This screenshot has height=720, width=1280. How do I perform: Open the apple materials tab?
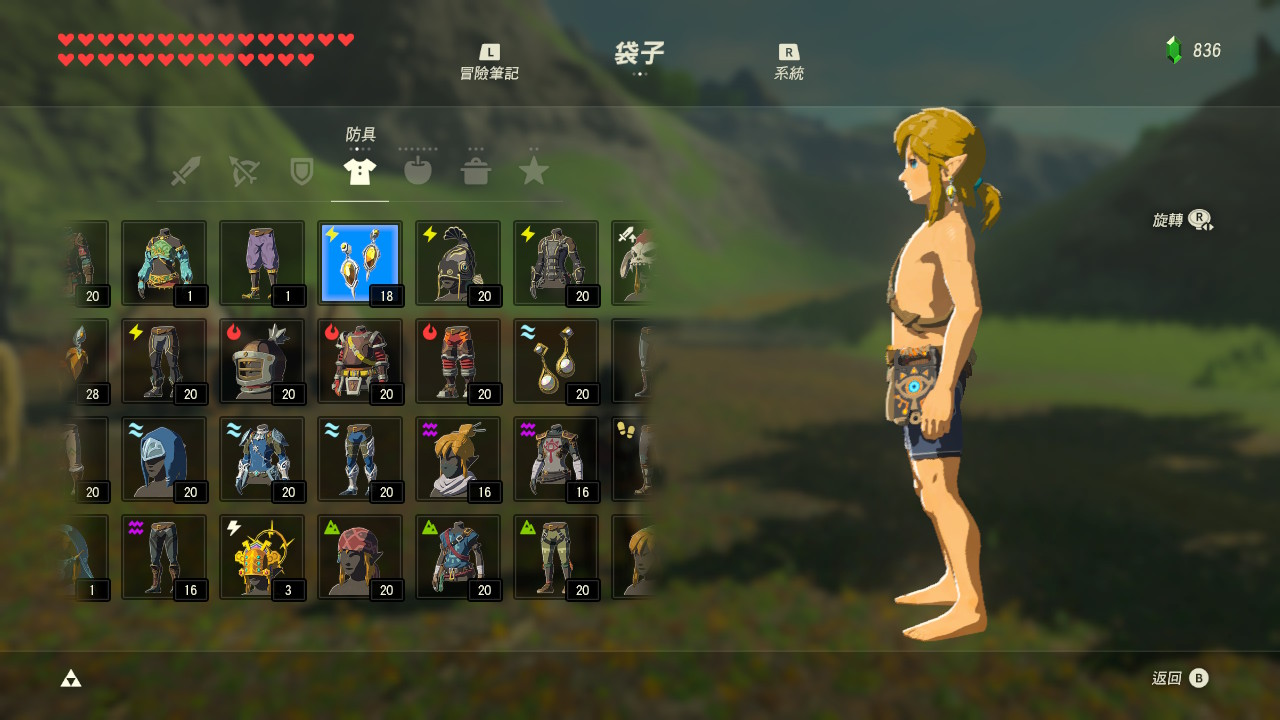(x=418, y=171)
